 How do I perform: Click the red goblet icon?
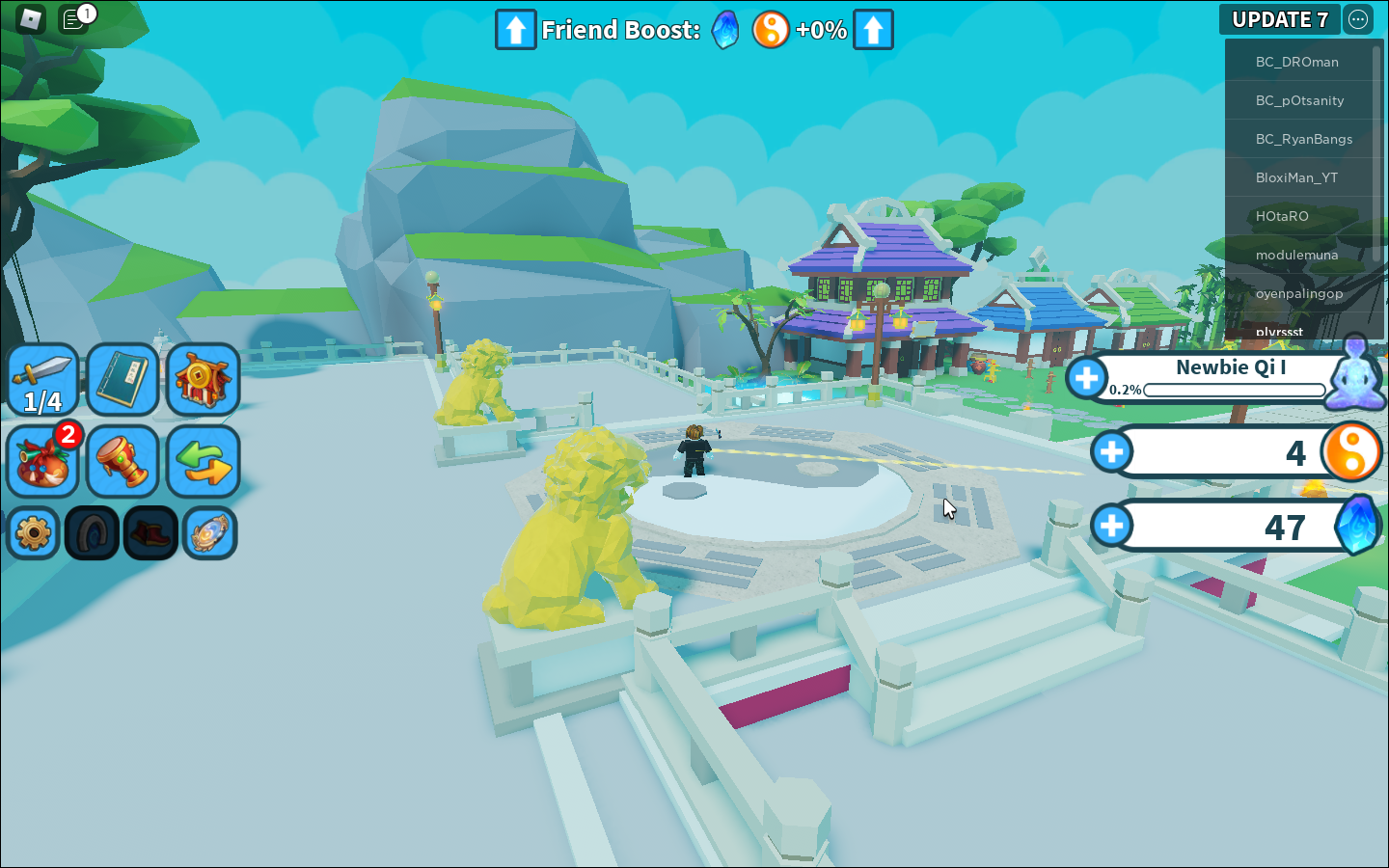(x=123, y=461)
